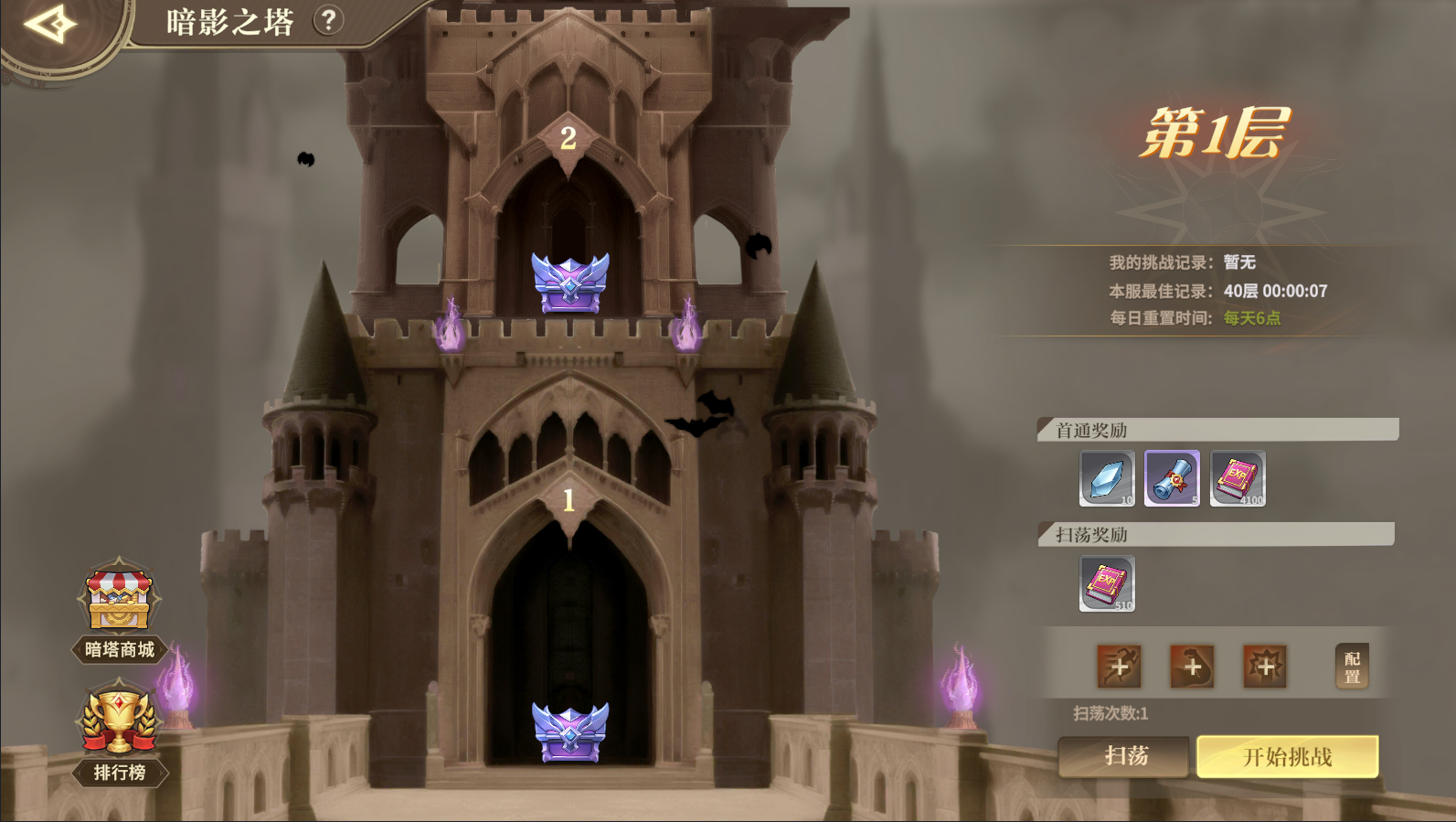This screenshot has width=1456, height=822.
Task: Select floor 1 number marker on tower
Action: point(569,500)
